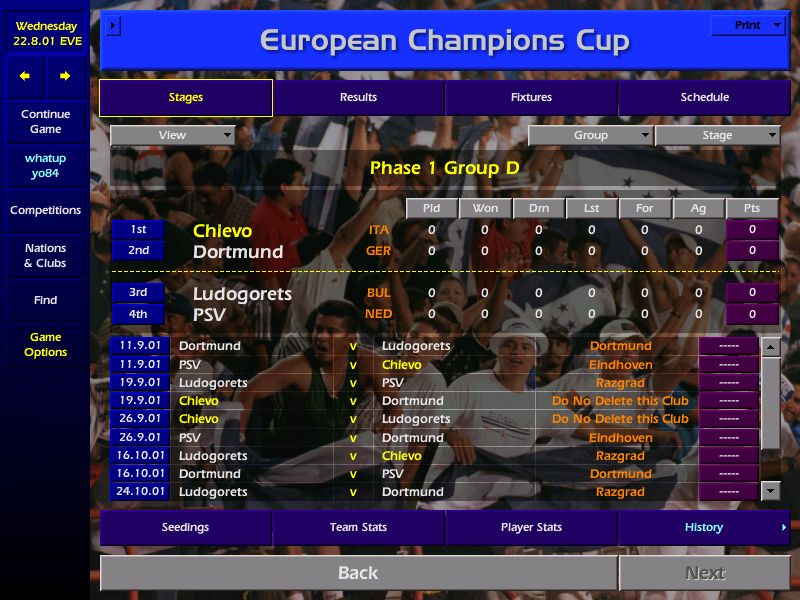Show Team Stats

pos(358,527)
